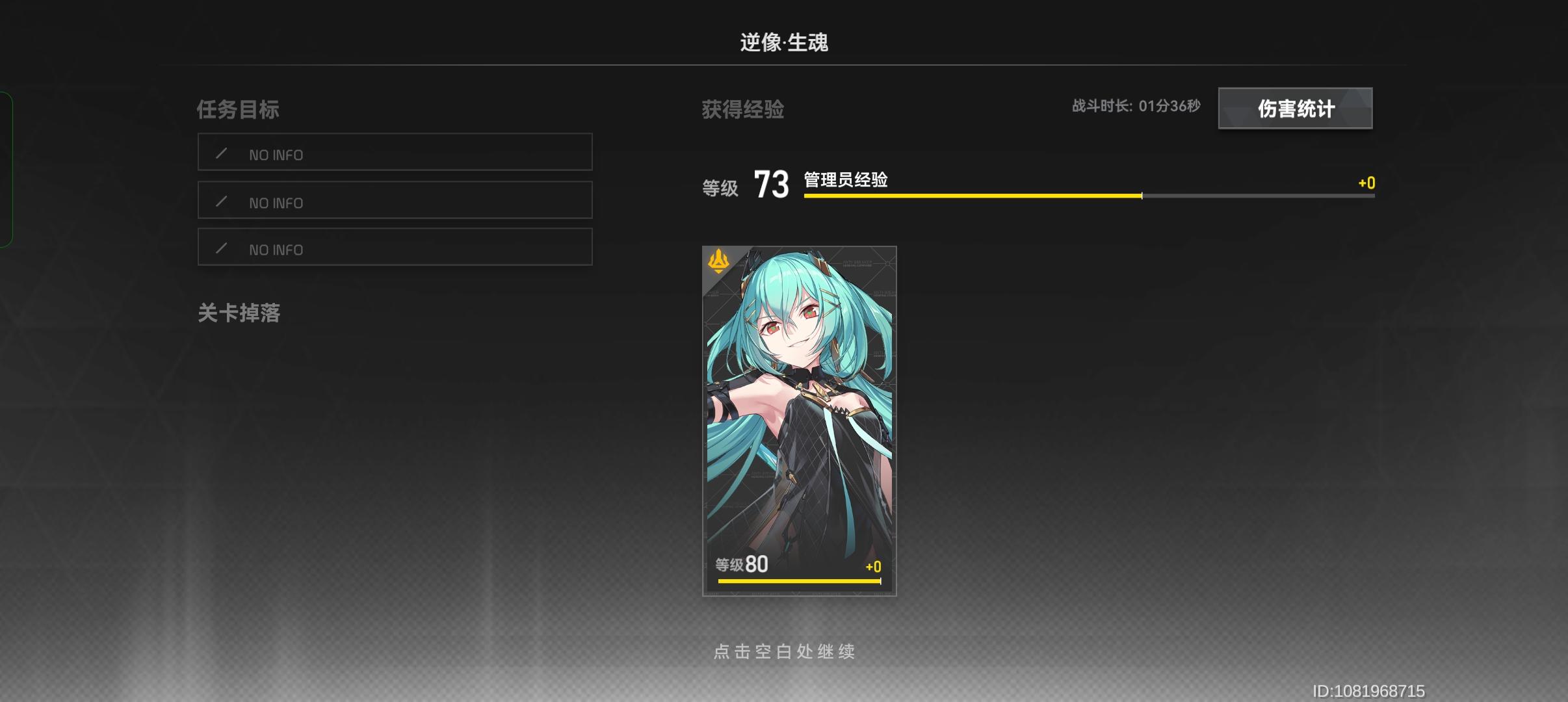Expand the 获得经验 experience section
The height and width of the screenshot is (702, 1568).
click(x=742, y=109)
